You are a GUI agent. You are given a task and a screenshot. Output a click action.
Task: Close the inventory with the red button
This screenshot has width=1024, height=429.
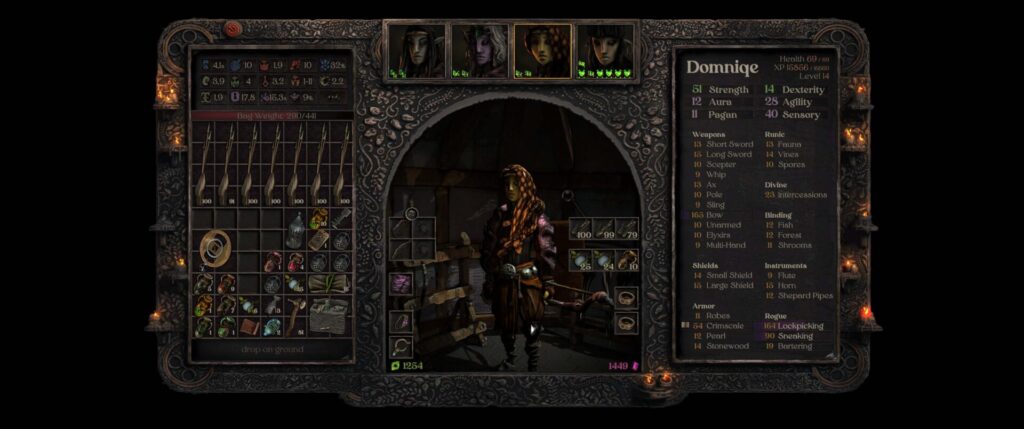pos(233,30)
